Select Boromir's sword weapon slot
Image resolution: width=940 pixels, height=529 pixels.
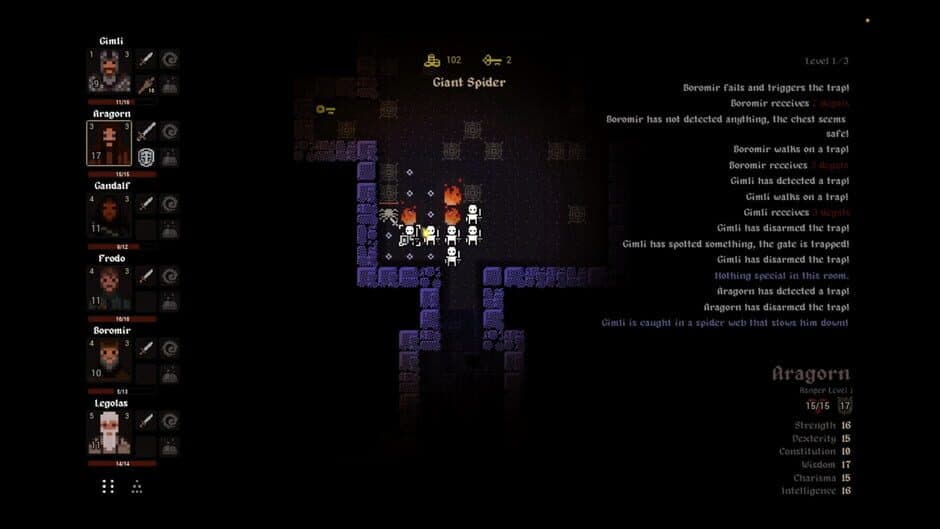(x=146, y=348)
